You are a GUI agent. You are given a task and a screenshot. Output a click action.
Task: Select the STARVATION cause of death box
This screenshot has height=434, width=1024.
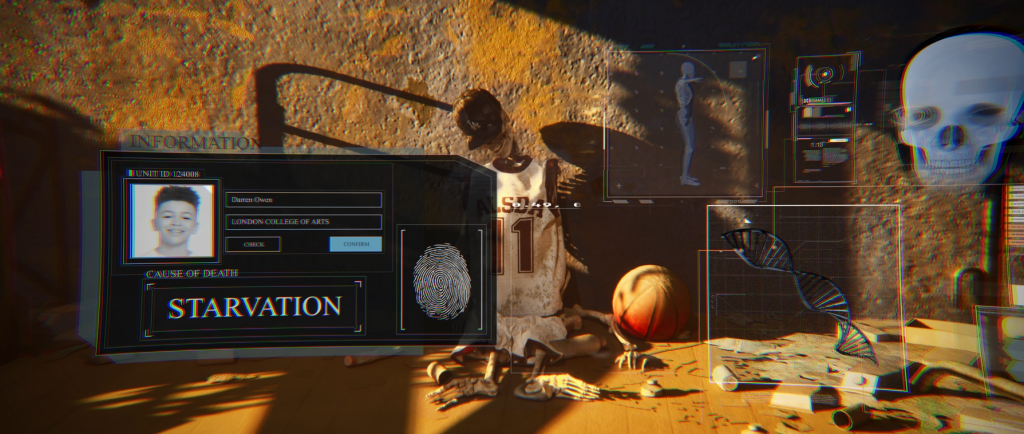(254, 307)
